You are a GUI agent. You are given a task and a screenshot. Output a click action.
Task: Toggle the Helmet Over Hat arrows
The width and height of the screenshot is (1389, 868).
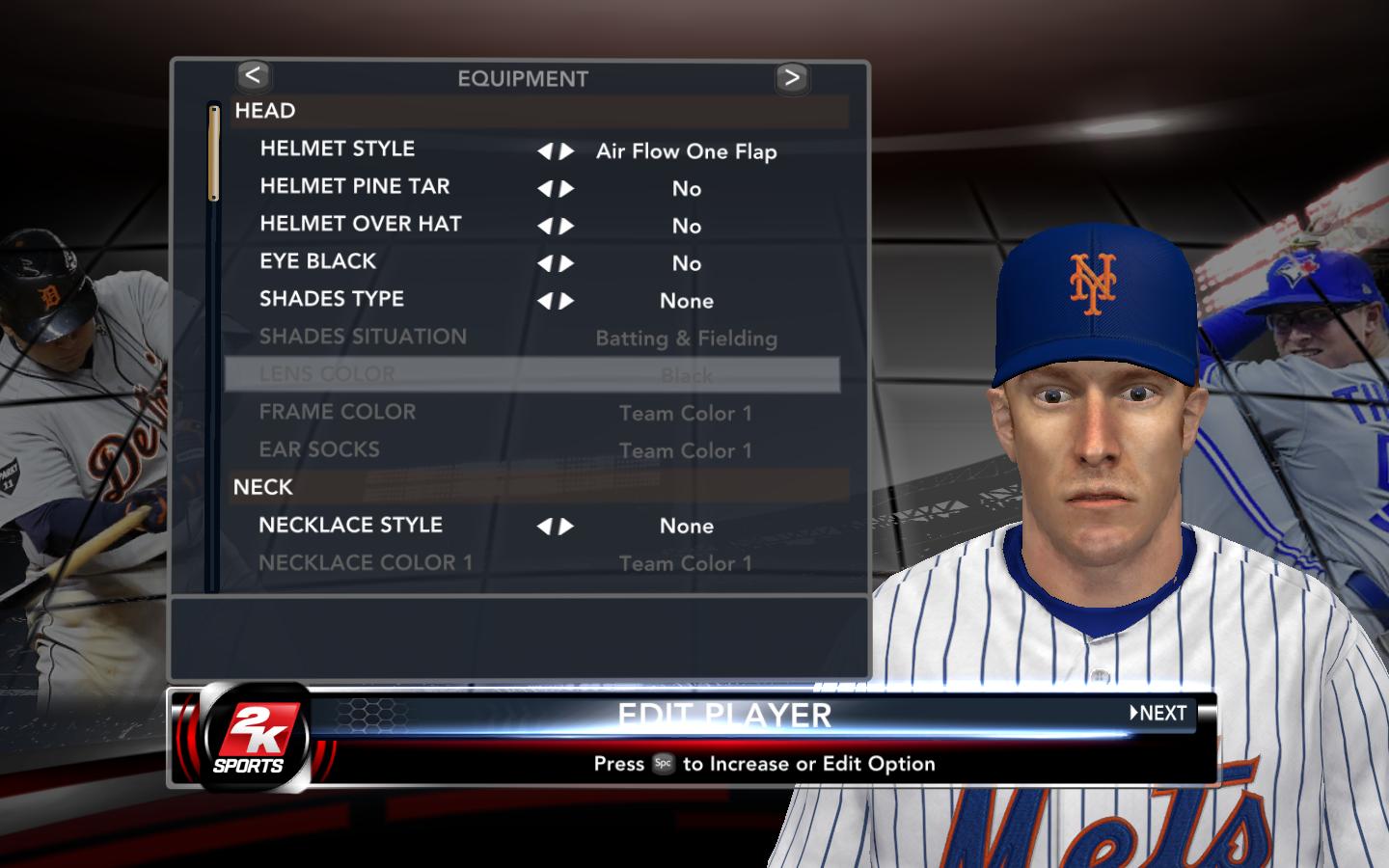coord(556,227)
